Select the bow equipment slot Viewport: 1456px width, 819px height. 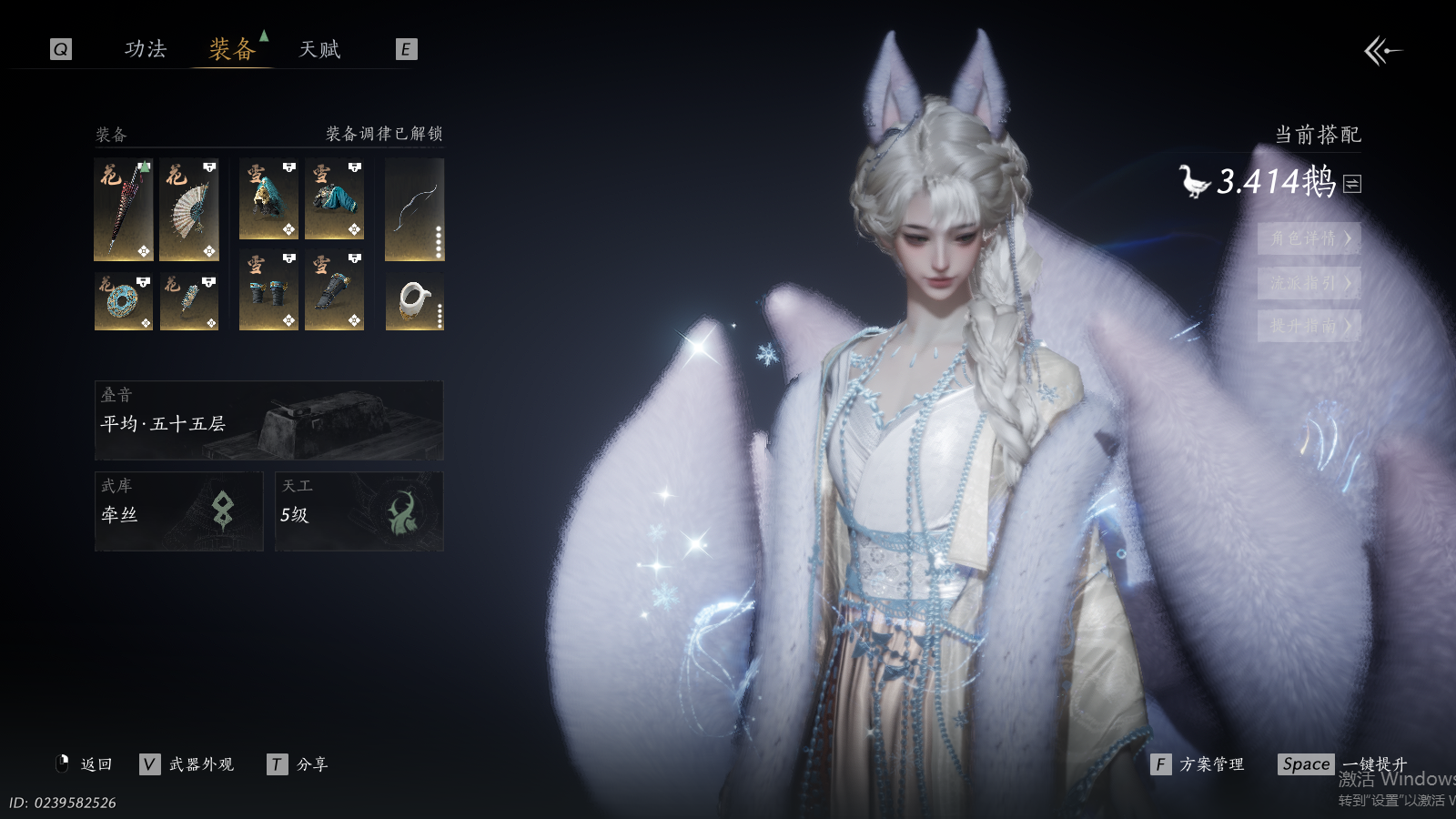click(x=414, y=210)
